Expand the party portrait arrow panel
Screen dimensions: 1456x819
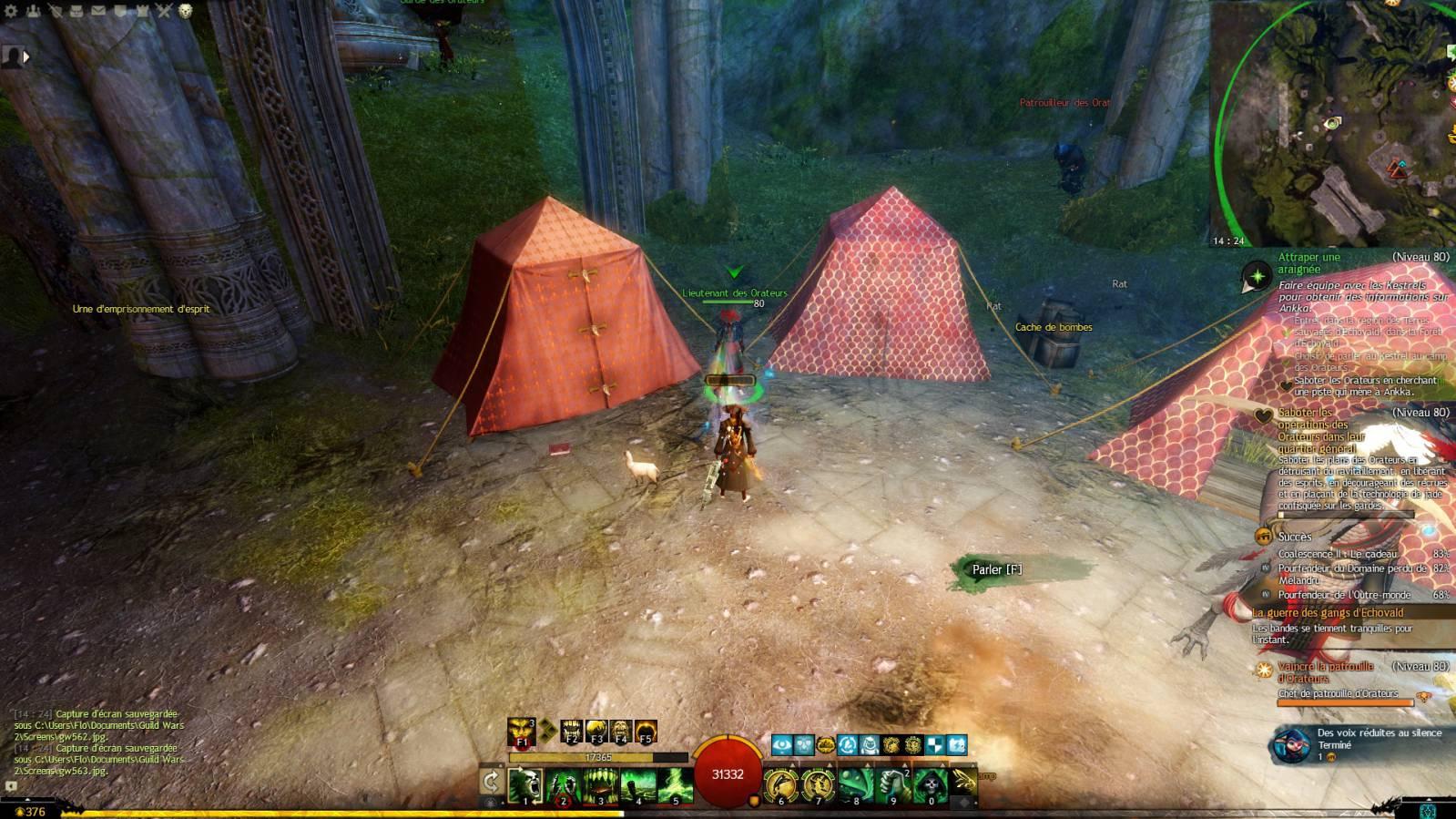click(26, 56)
